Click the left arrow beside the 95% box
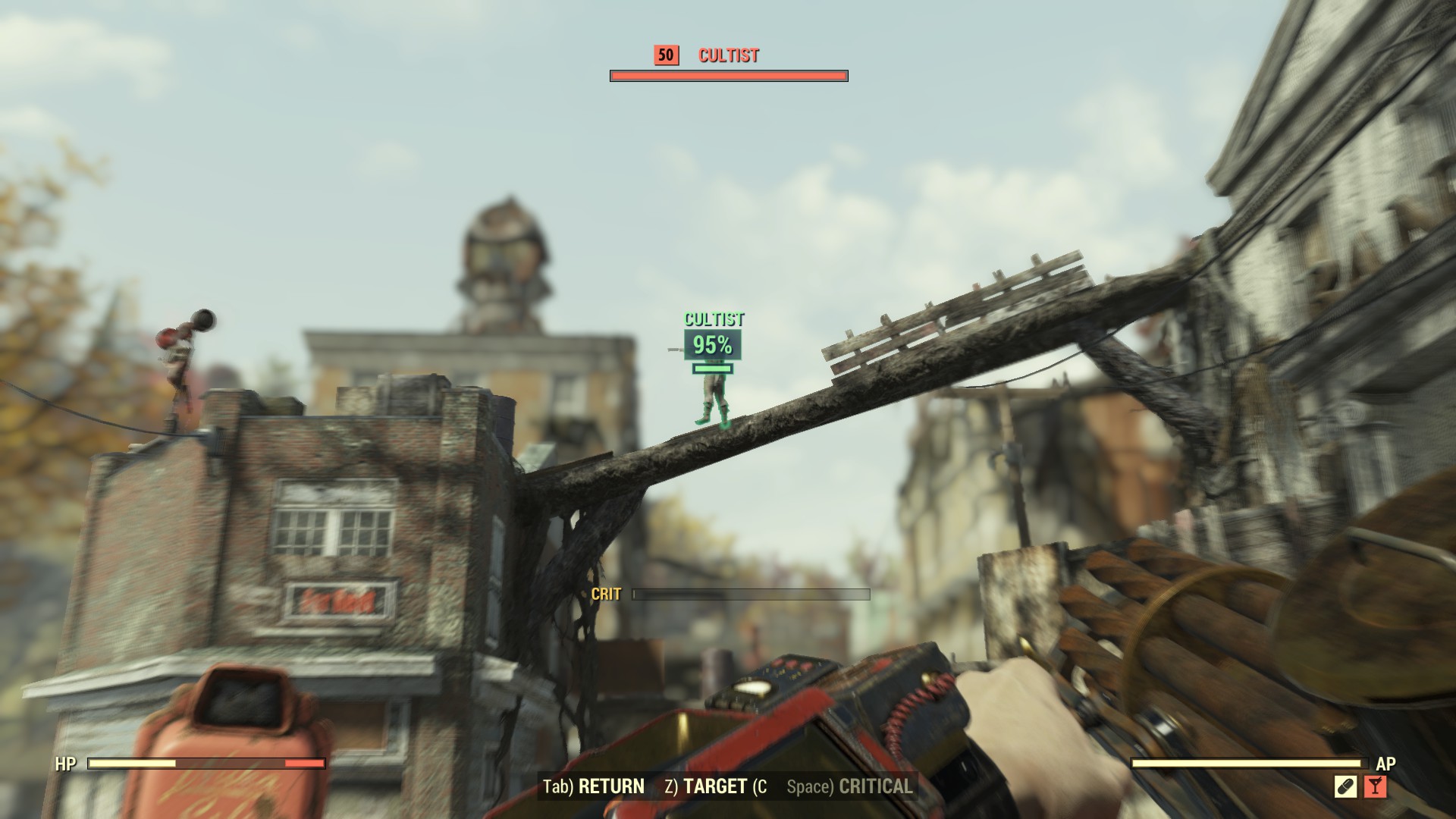The width and height of the screenshot is (1456, 819). 671,350
